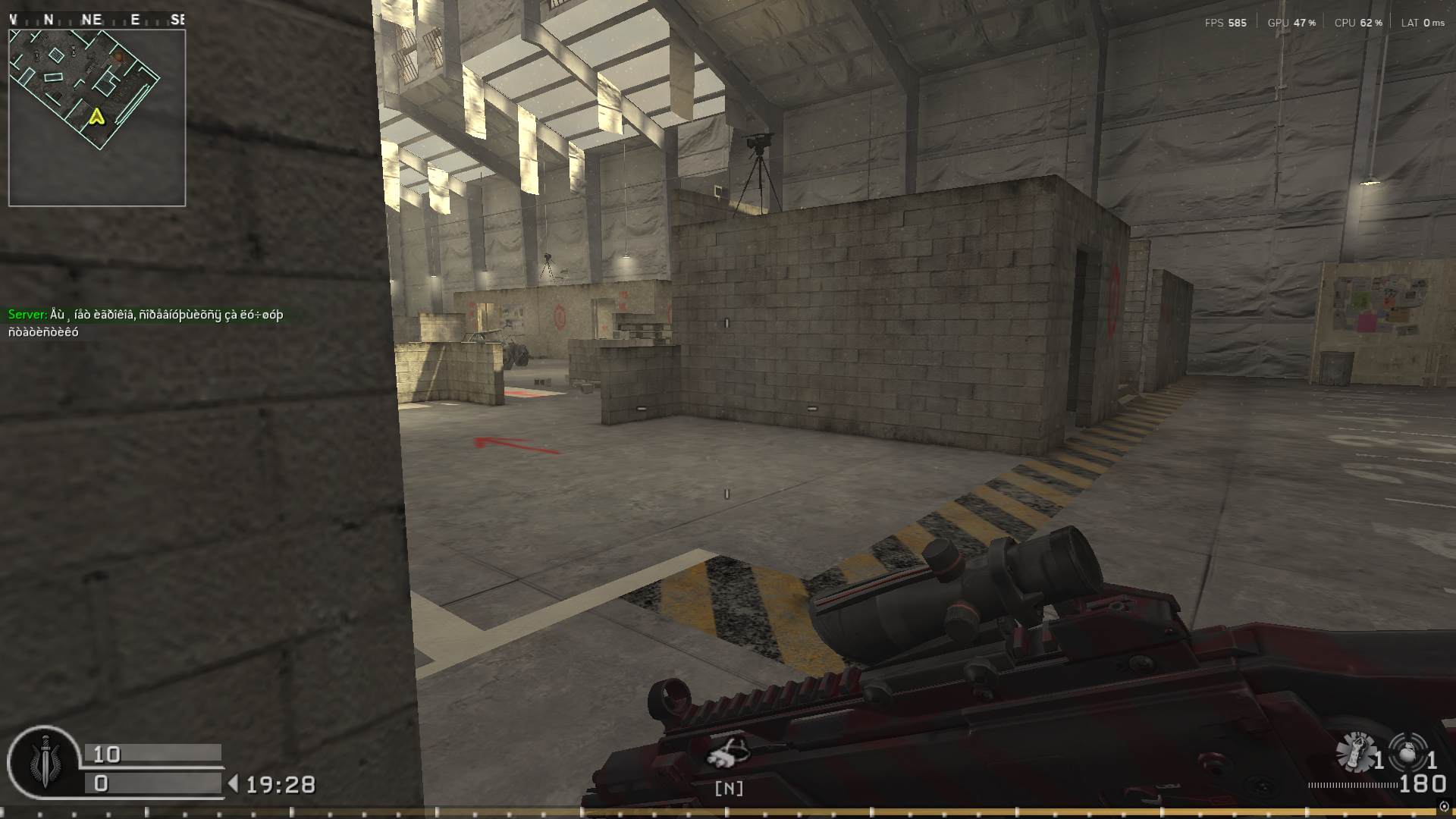Click the GPU usage indicator
1456x819 pixels.
tap(1291, 22)
